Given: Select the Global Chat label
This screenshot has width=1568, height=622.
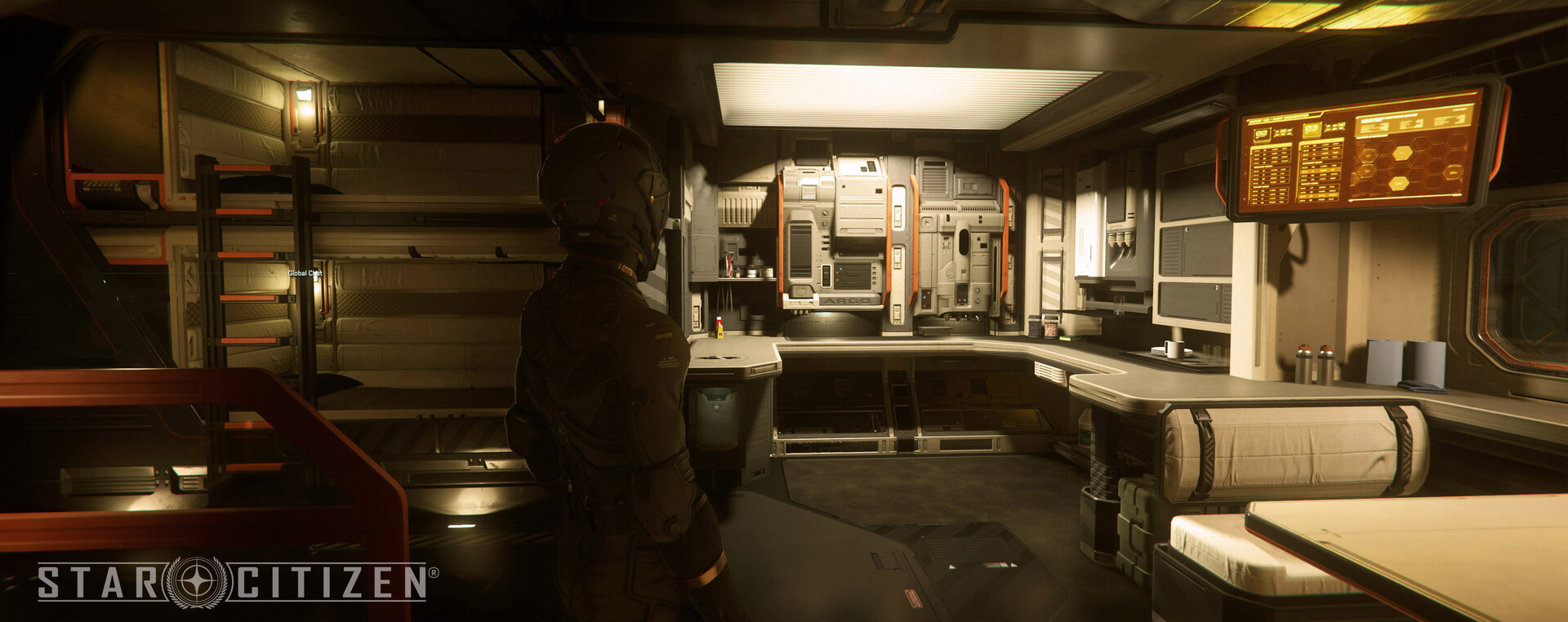Looking at the screenshot, I should [305, 273].
